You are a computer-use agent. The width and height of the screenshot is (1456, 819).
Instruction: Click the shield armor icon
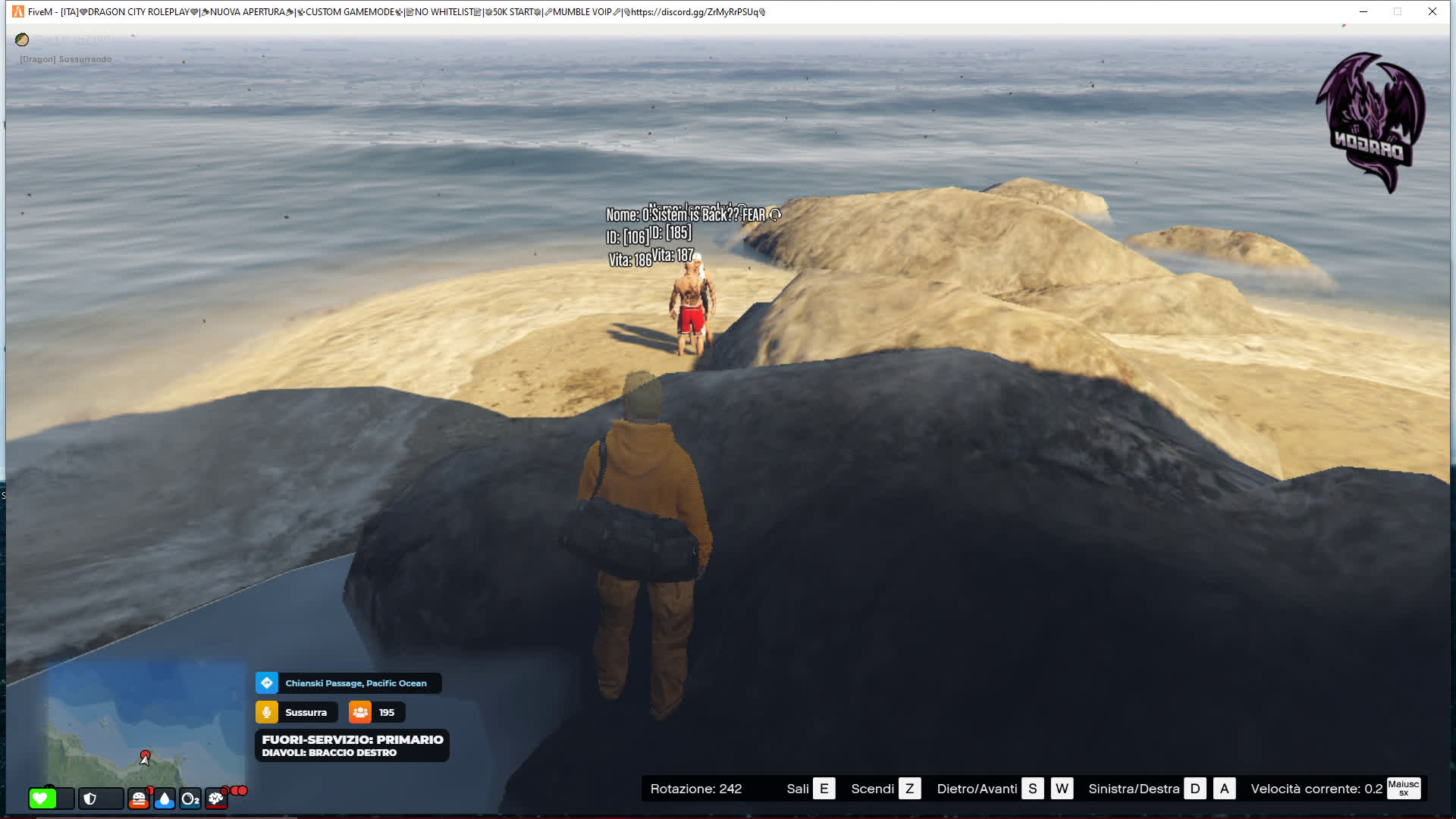click(x=90, y=799)
